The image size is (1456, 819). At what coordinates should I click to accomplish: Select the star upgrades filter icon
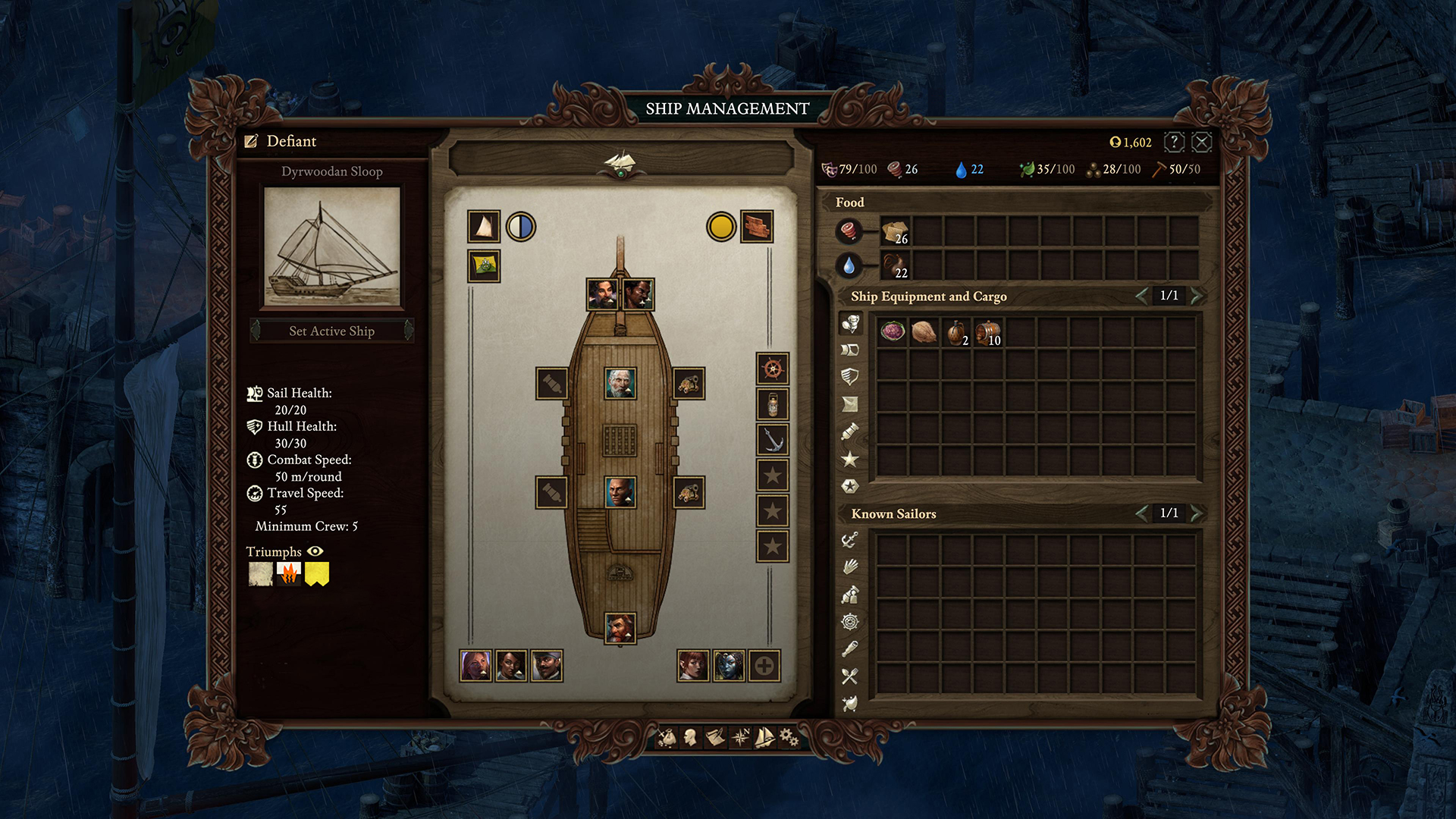852,460
